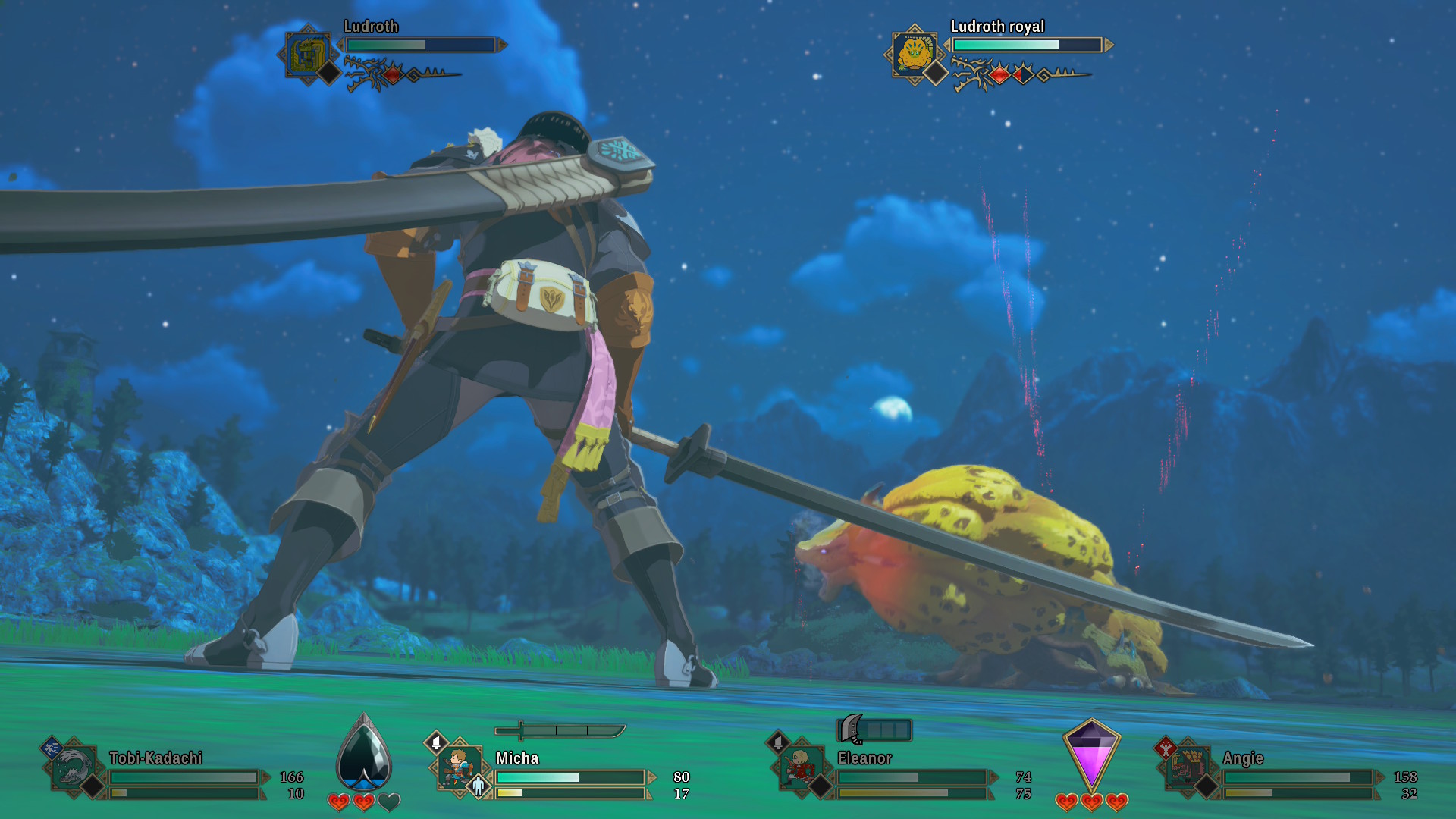The image size is (1456, 819).
Task: Select Micha's sword weapon gauge
Action: pos(560,730)
